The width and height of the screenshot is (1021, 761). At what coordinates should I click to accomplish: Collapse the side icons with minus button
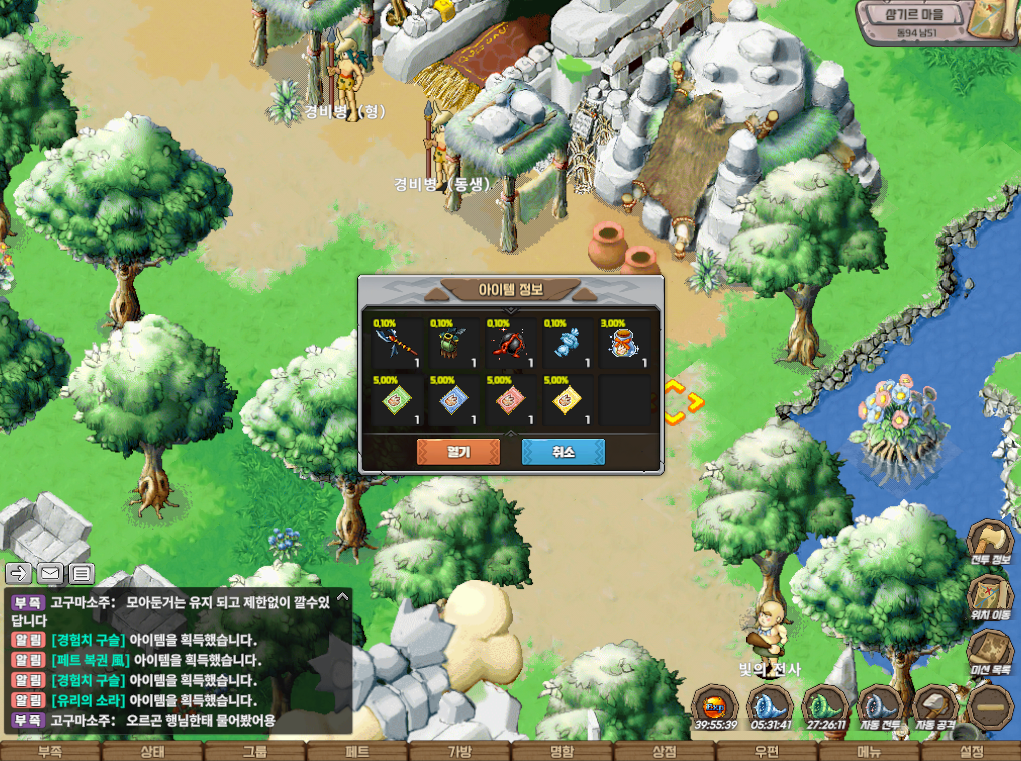click(991, 704)
